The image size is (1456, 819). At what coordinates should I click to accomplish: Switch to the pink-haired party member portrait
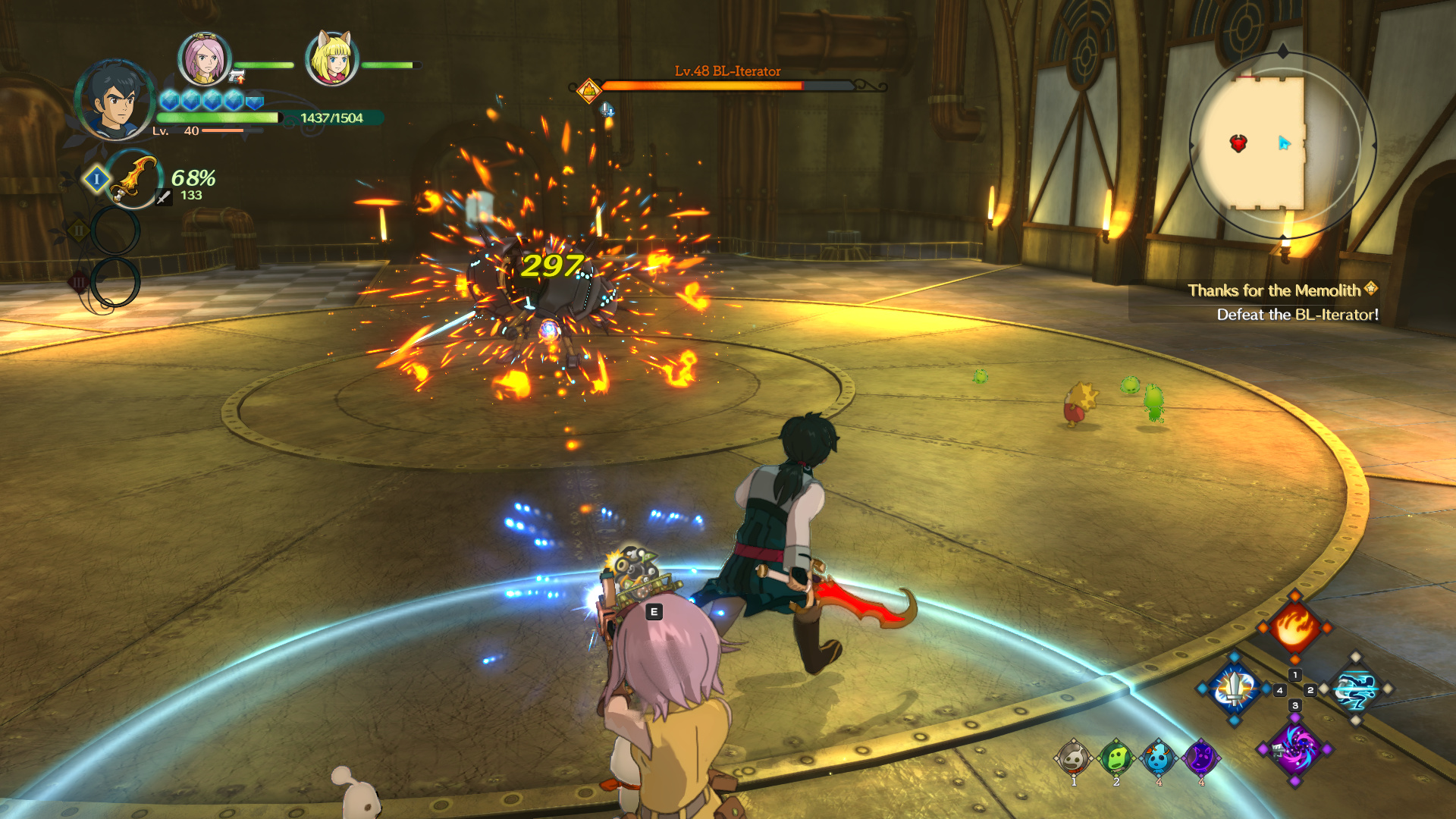(204, 59)
